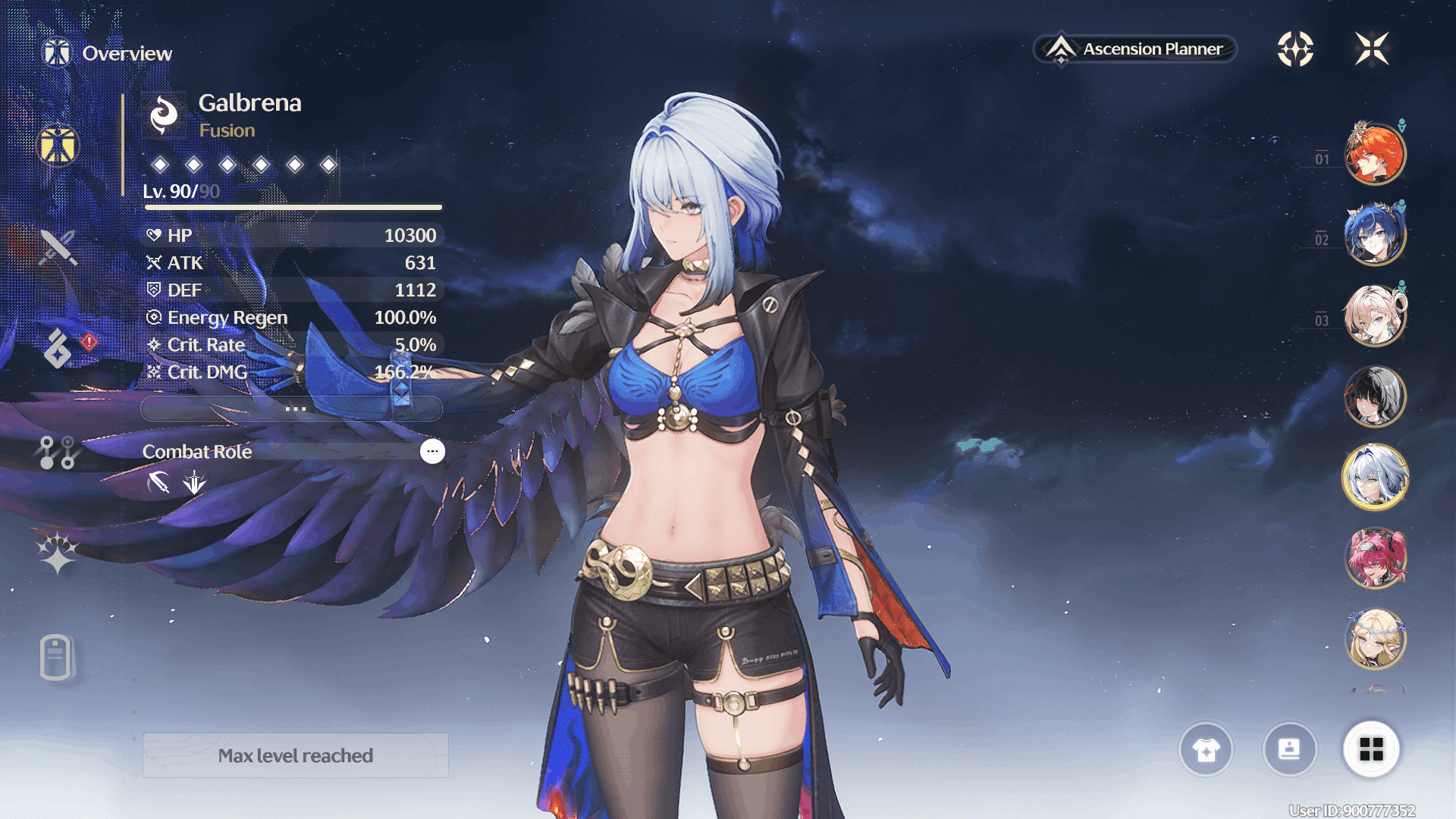Open the dossier tab at sidebar bottom
The width and height of the screenshot is (1456, 819).
[x=56, y=657]
